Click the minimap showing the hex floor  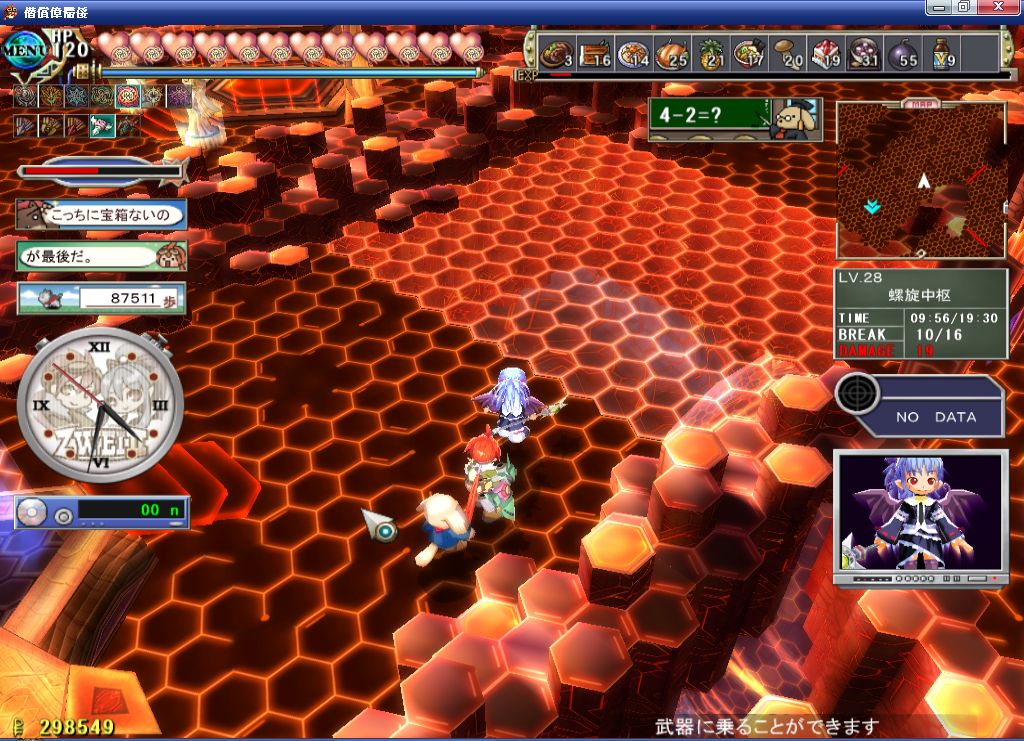click(920, 180)
